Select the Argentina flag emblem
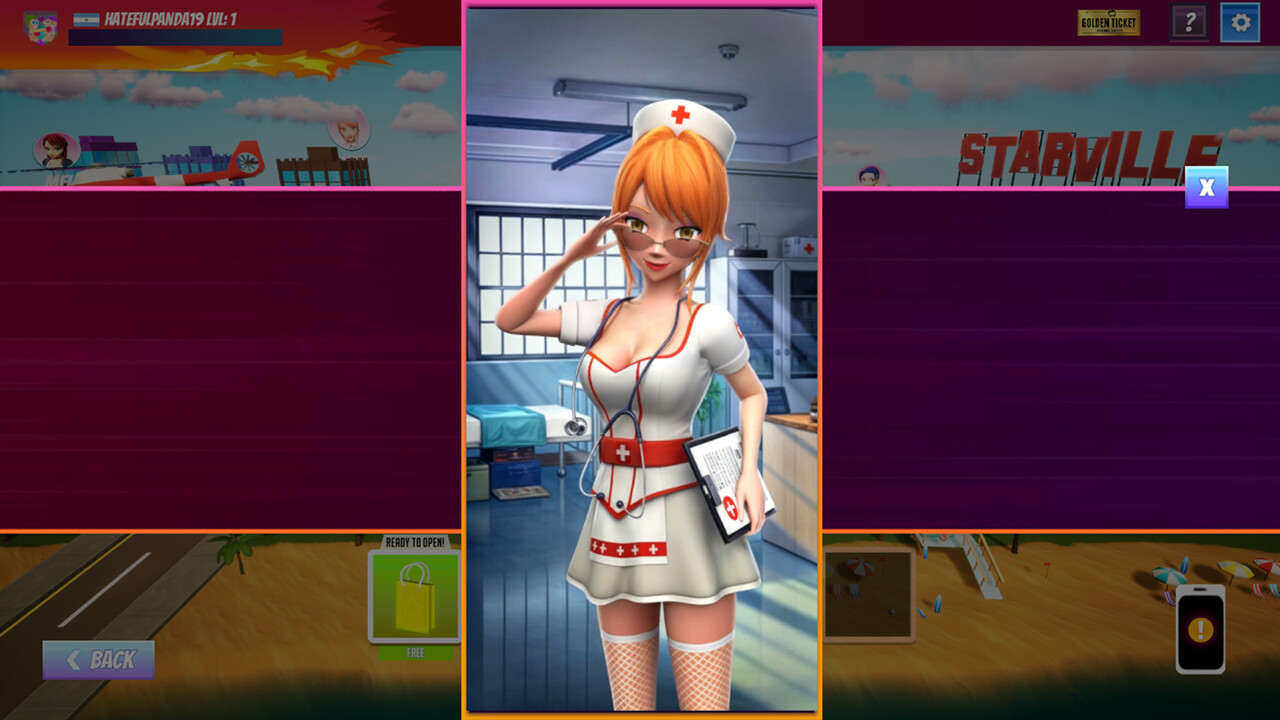Viewport: 1280px width, 720px height. (88, 18)
